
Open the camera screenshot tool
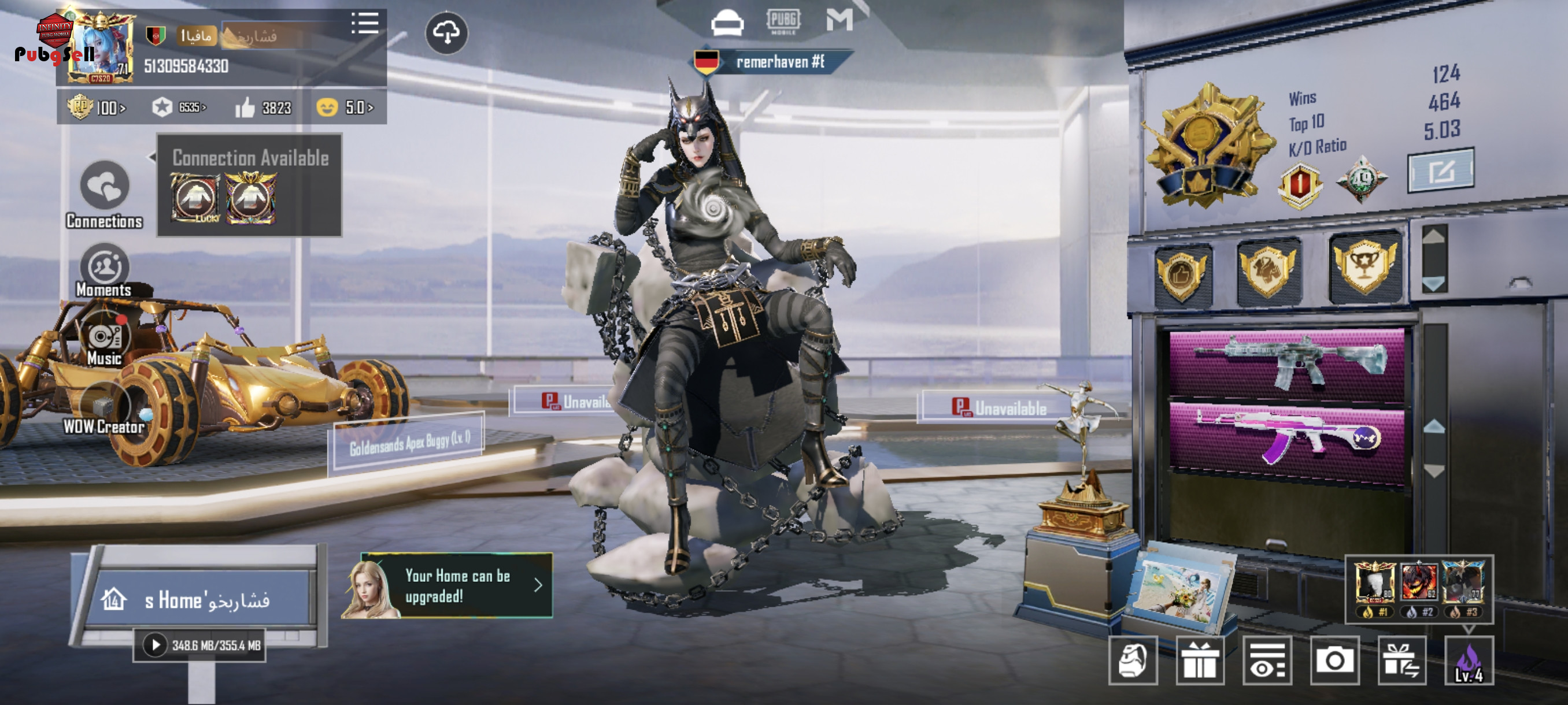1334,661
